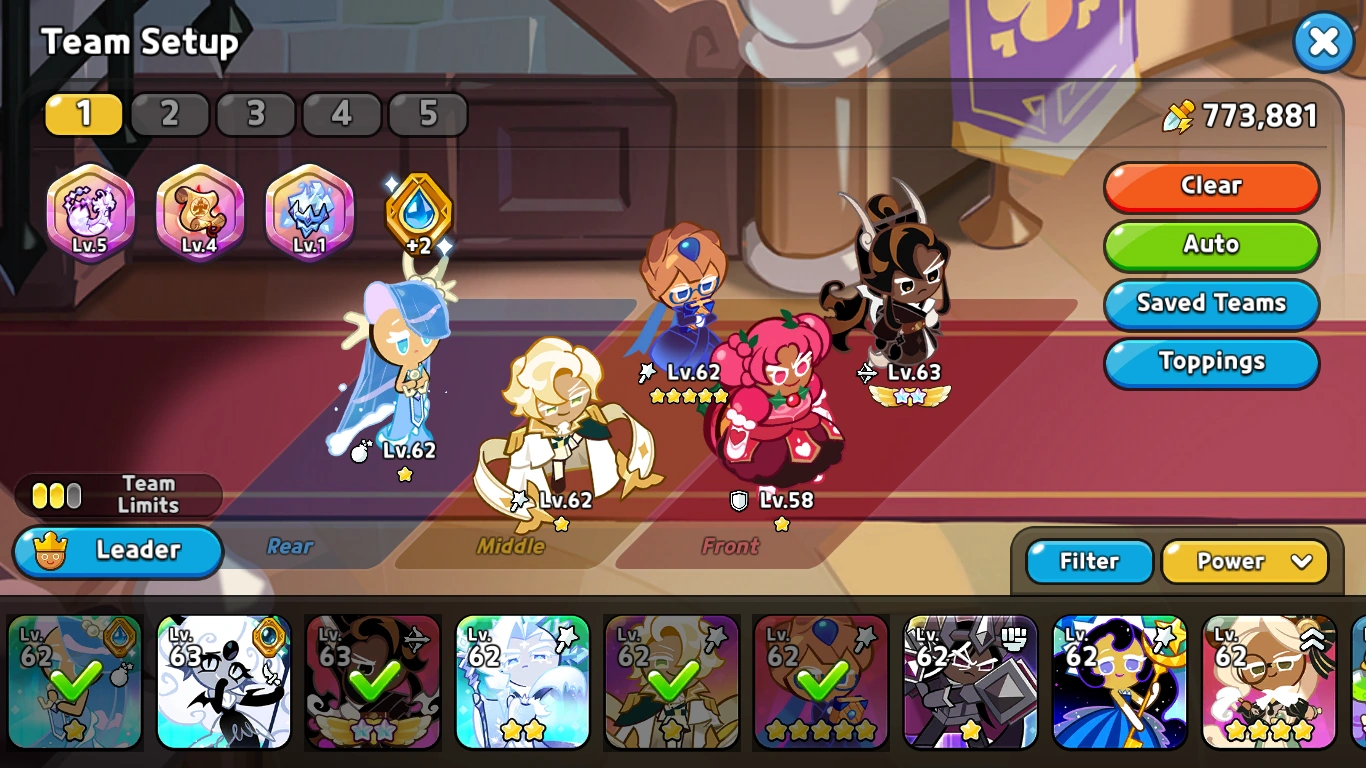
Task: Open the Lv.4 scroll treasure
Action: [199, 212]
